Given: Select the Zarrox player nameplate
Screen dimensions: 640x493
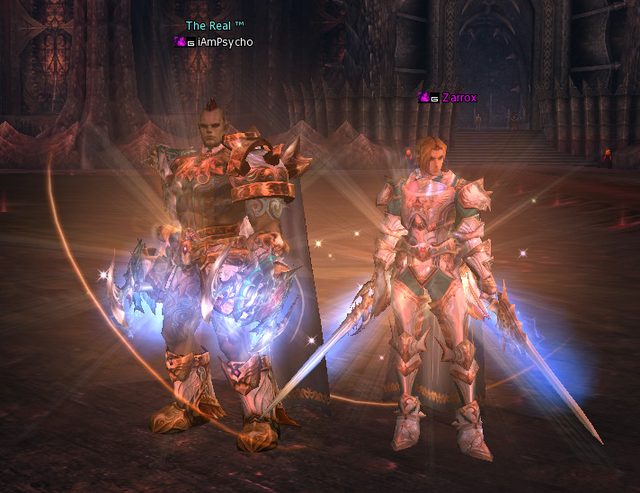Looking at the screenshot, I should [460, 98].
